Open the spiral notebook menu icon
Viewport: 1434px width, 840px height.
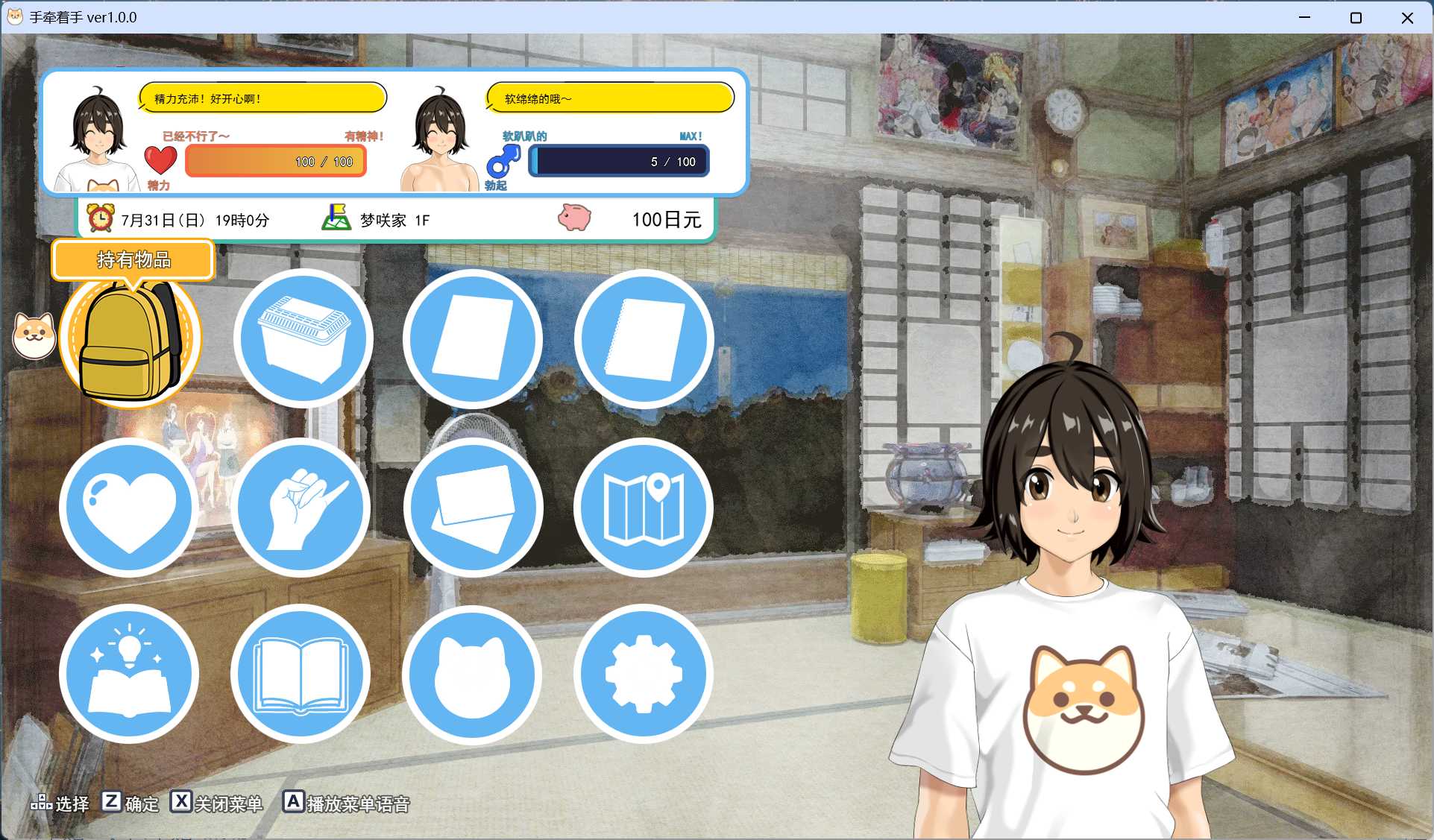point(644,339)
